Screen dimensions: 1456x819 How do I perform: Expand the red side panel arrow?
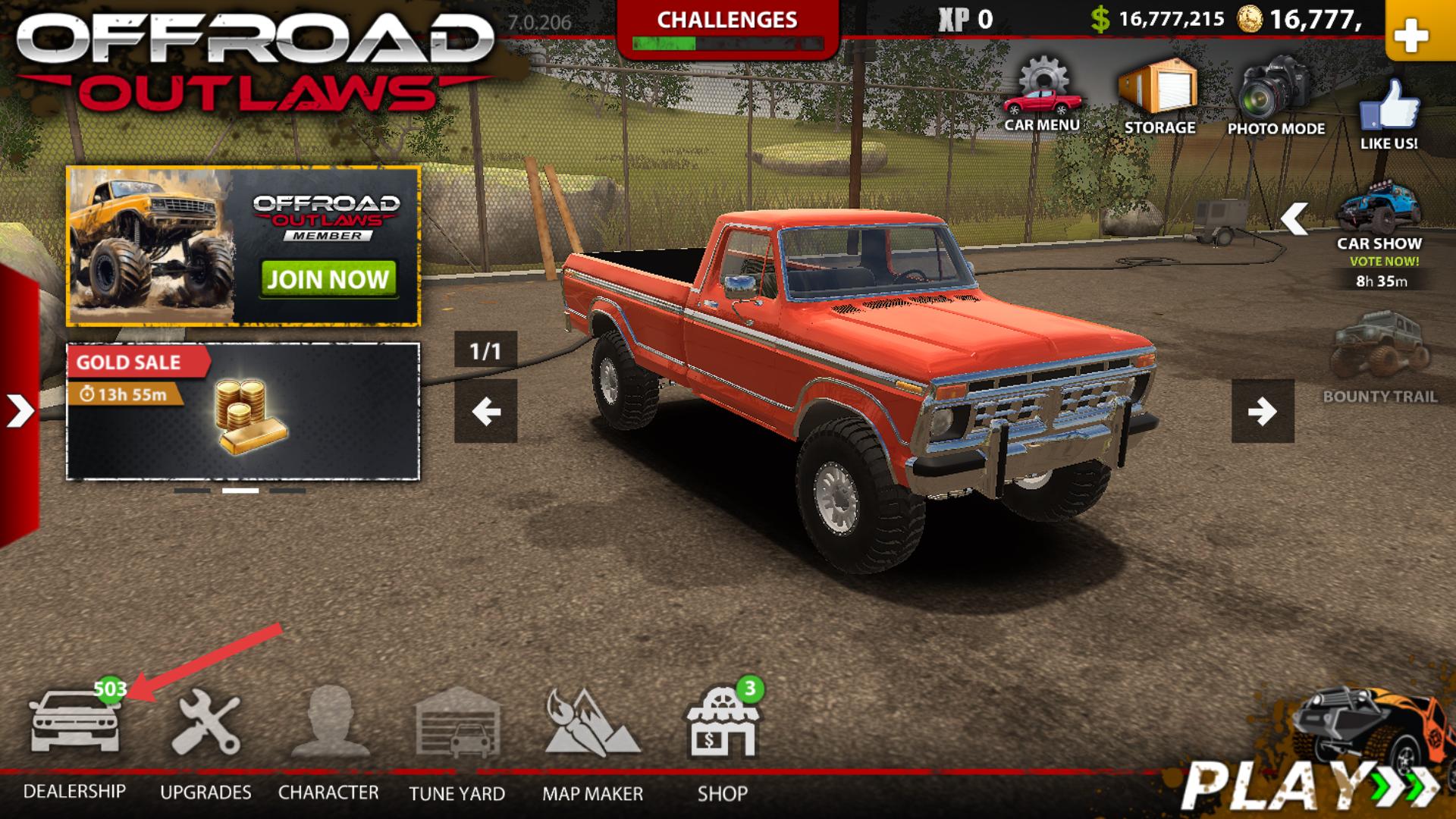19,411
